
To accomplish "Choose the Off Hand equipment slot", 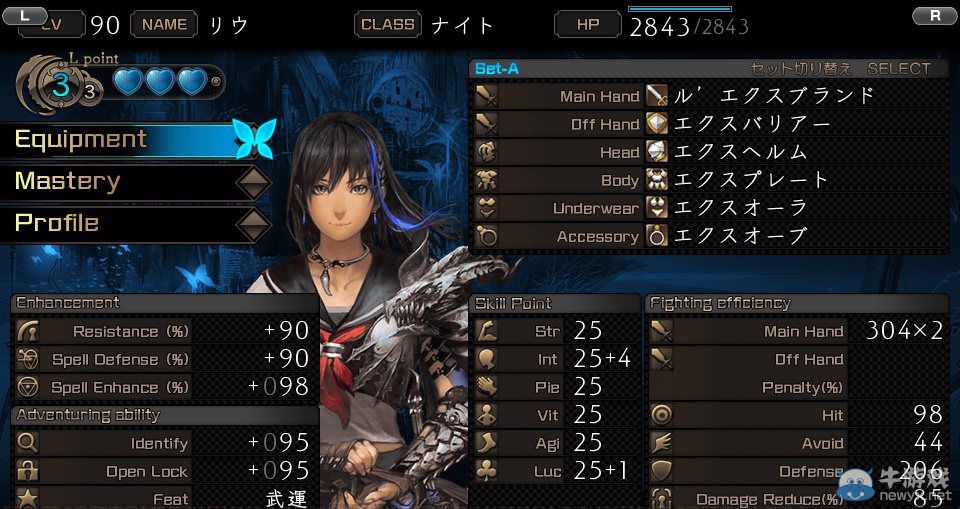I will point(708,124).
